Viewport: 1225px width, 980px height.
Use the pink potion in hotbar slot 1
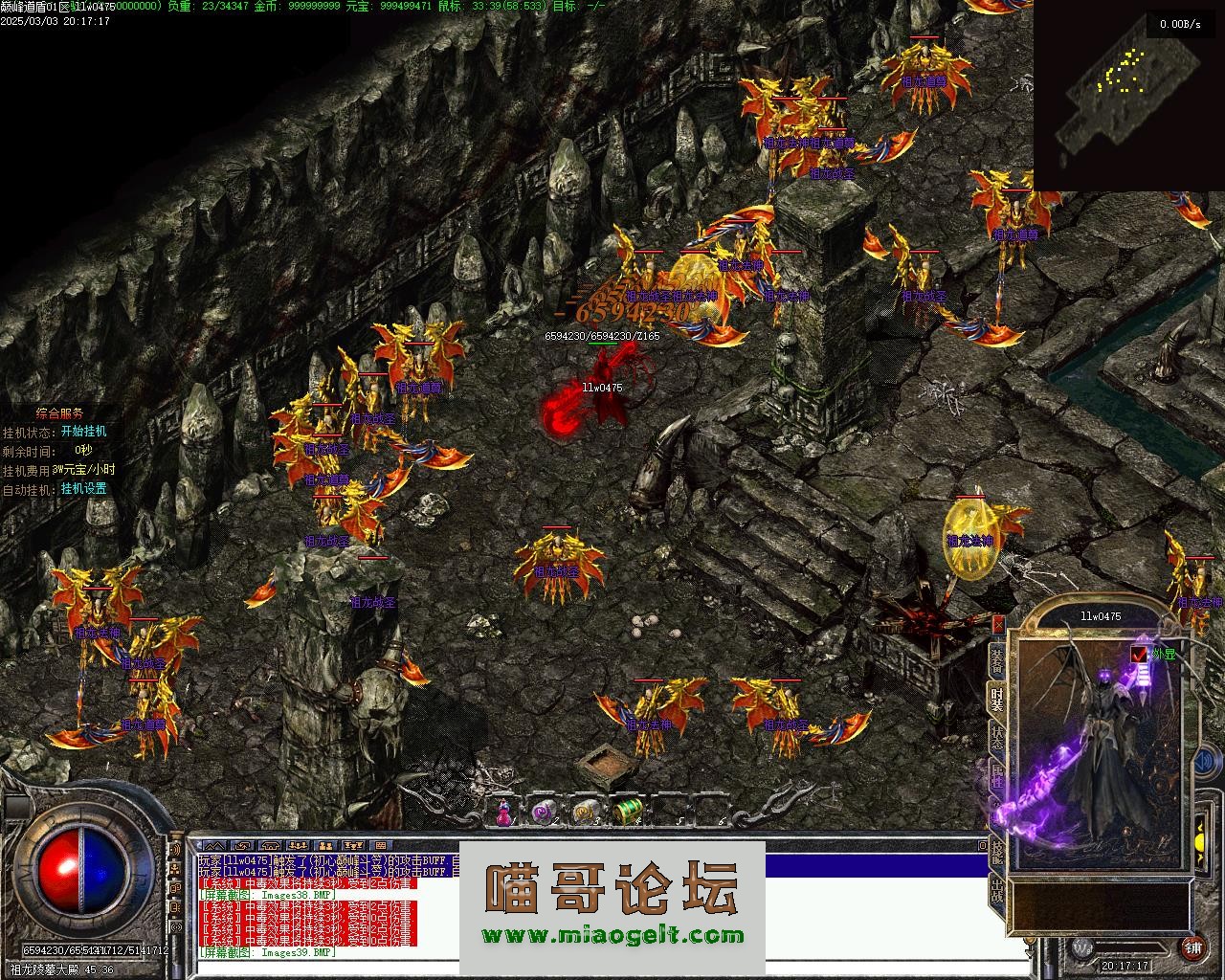504,813
